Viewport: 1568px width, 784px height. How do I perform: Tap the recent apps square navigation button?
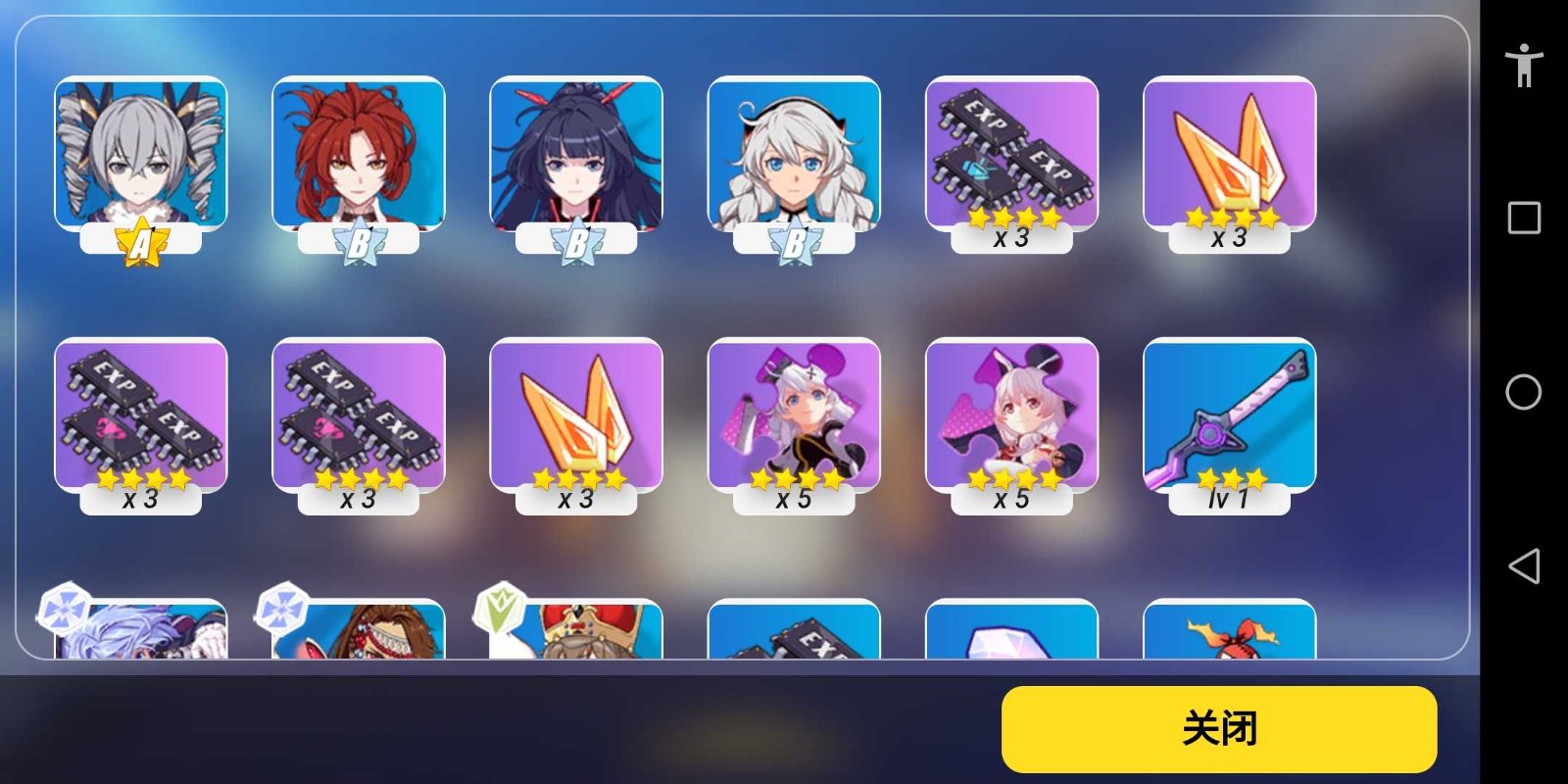pyautogui.click(x=1523, y=218)
